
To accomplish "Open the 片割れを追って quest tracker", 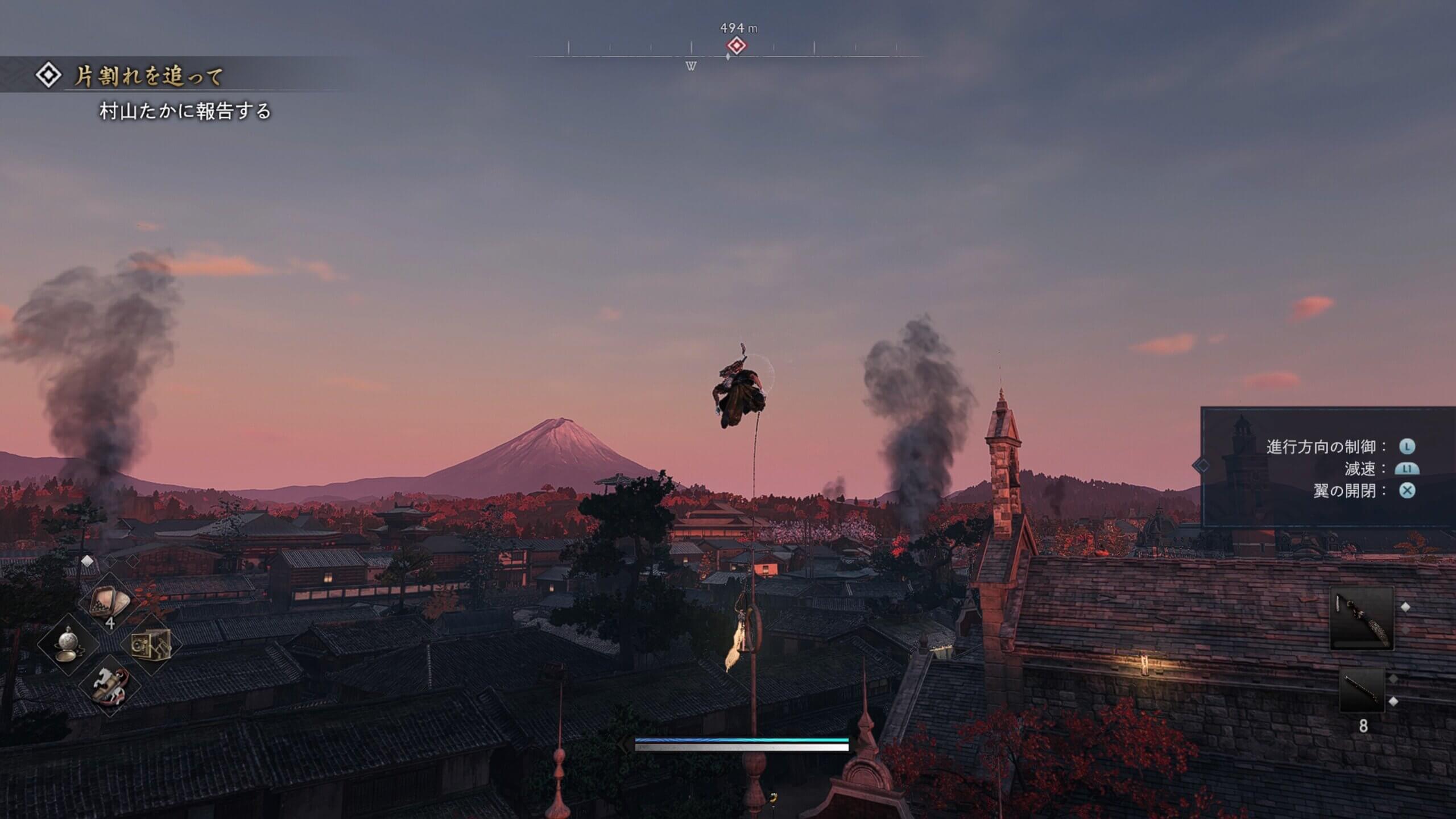I will click(x=149, y=76).
